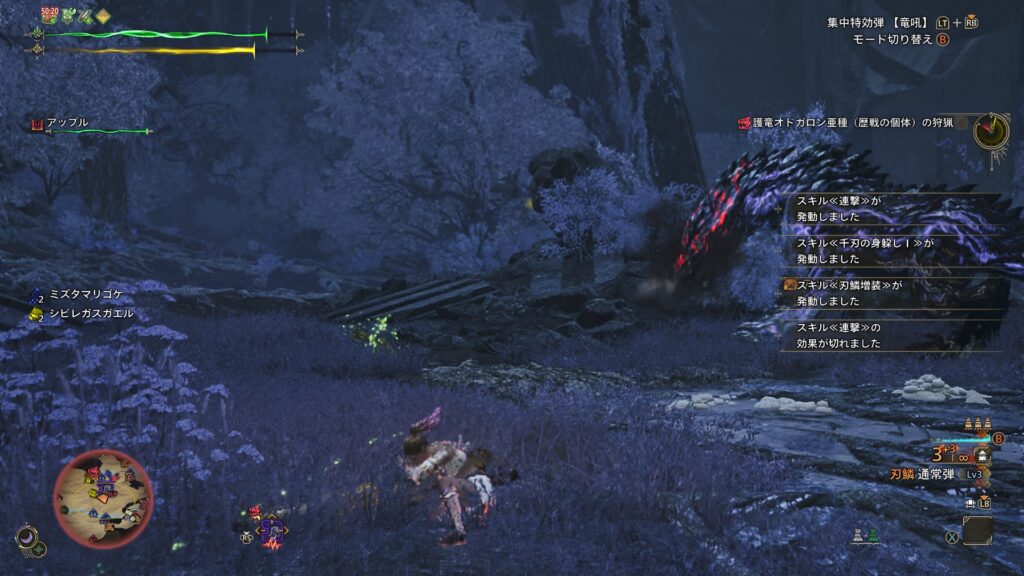Select the シビレガスガエル environment entry
Image resolution: width=1024 pixels, height=576 pixels.
[91, 314]
